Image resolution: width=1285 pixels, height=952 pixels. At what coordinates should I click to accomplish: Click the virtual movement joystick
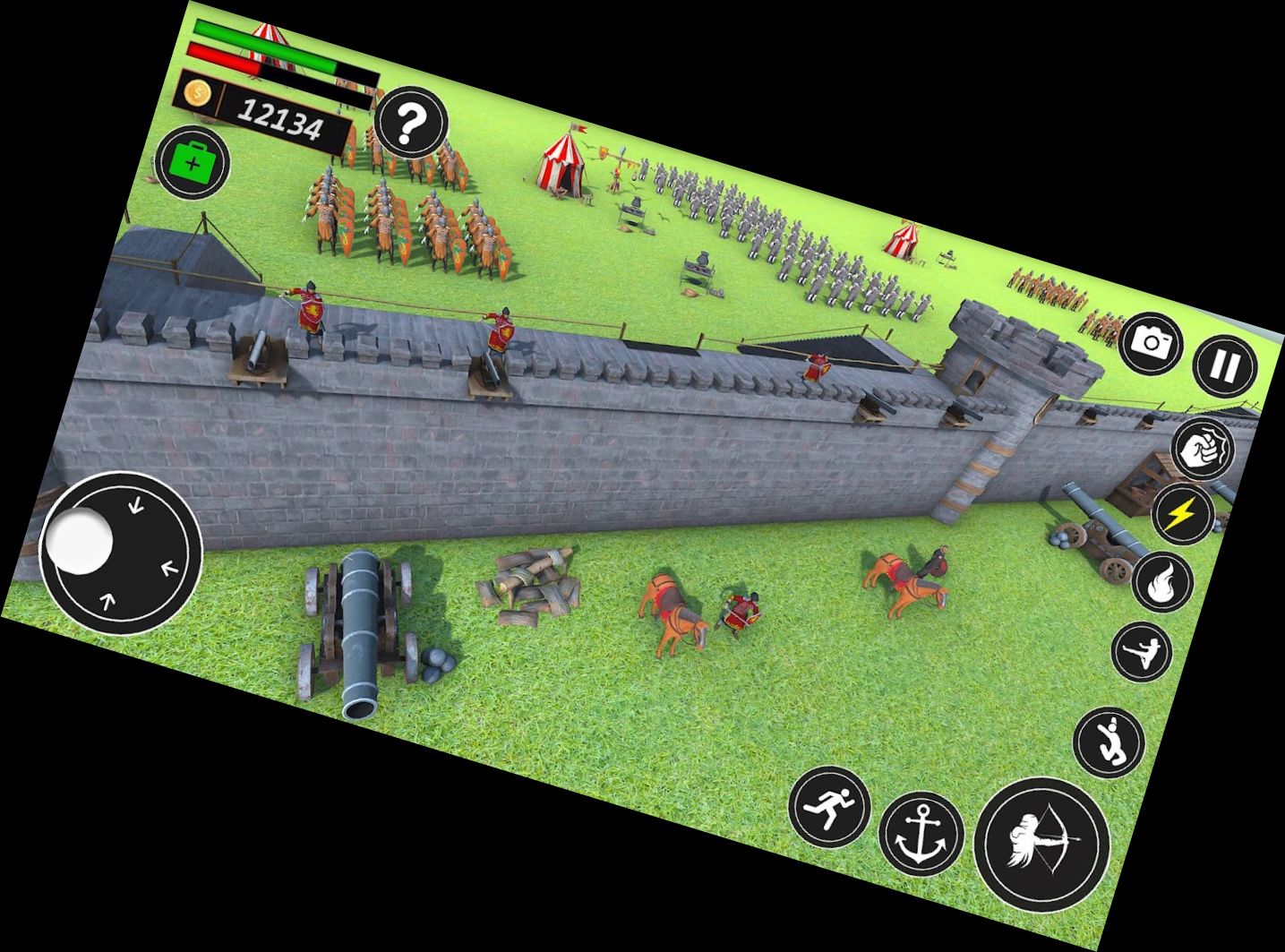tap(121, 553)
